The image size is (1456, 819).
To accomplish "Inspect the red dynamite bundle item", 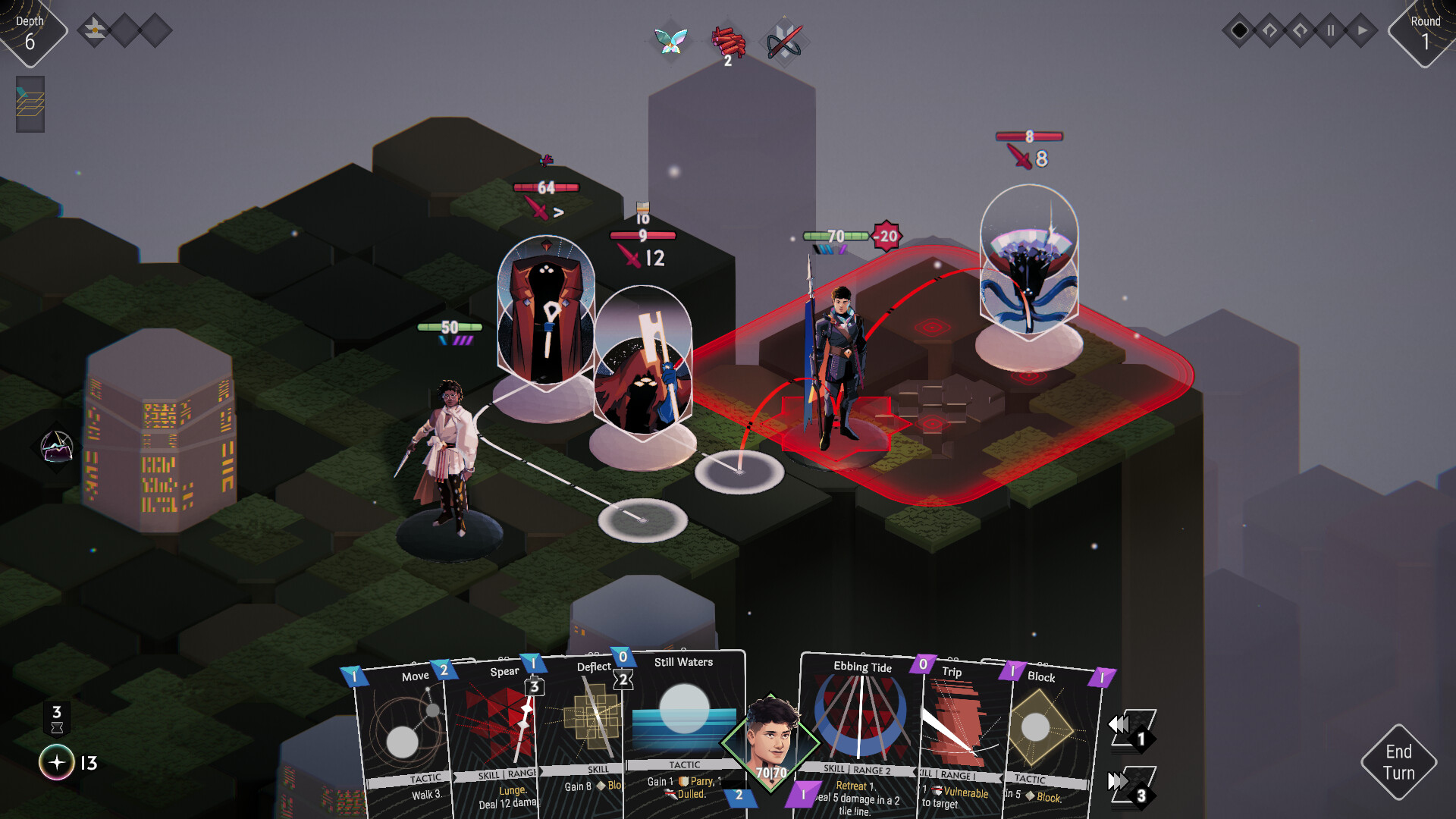I will [x=728, y=43].
